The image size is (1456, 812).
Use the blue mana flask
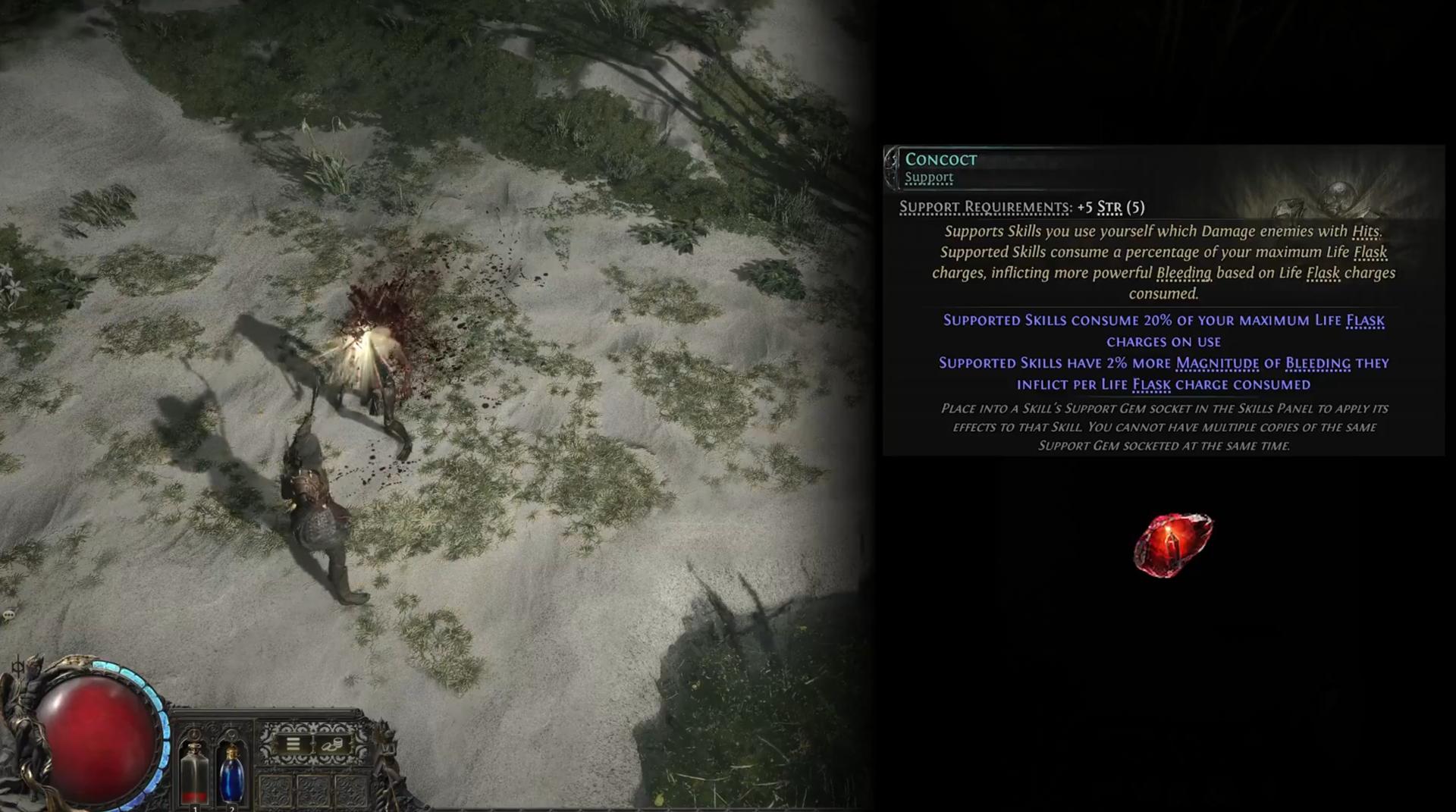point(231,773)
